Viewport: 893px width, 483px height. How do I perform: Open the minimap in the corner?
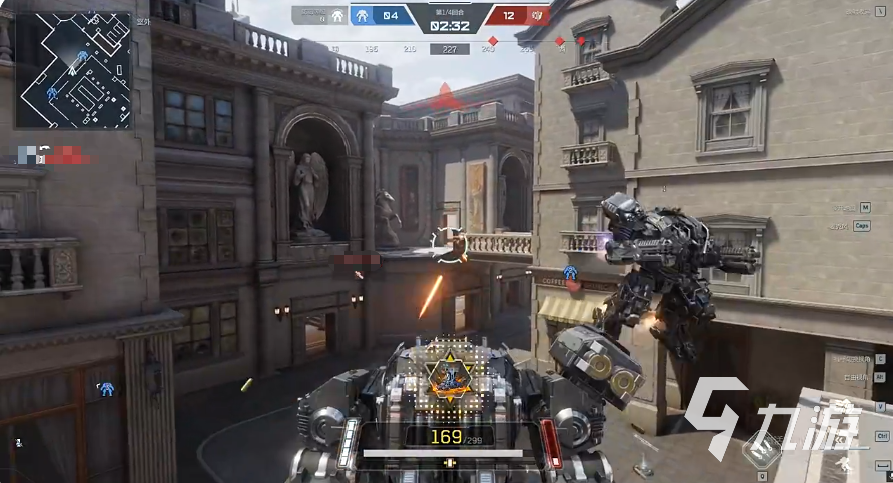(73, 70)
